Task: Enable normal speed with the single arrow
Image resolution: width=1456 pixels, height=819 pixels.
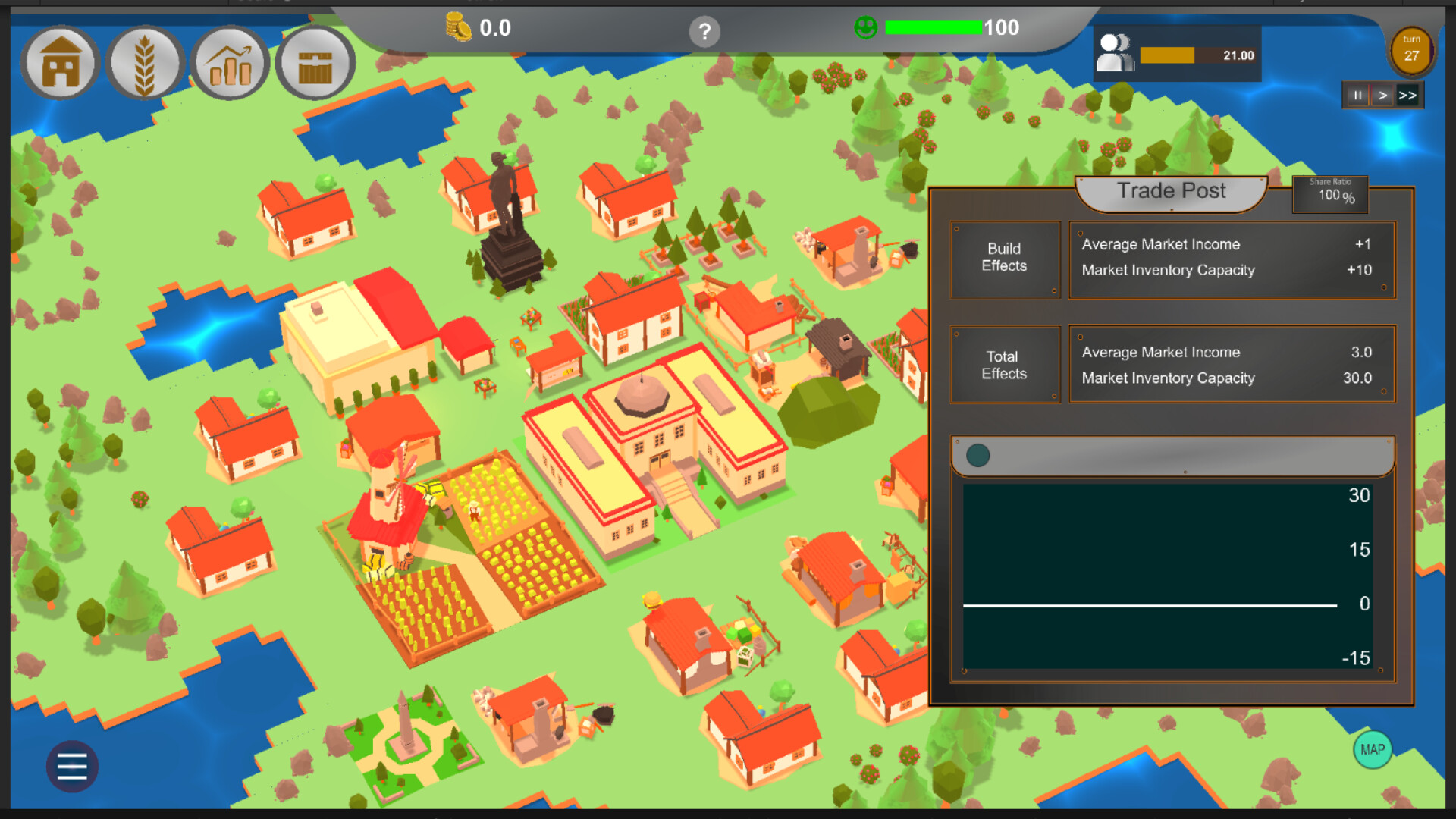Action: coord(1383,95)
